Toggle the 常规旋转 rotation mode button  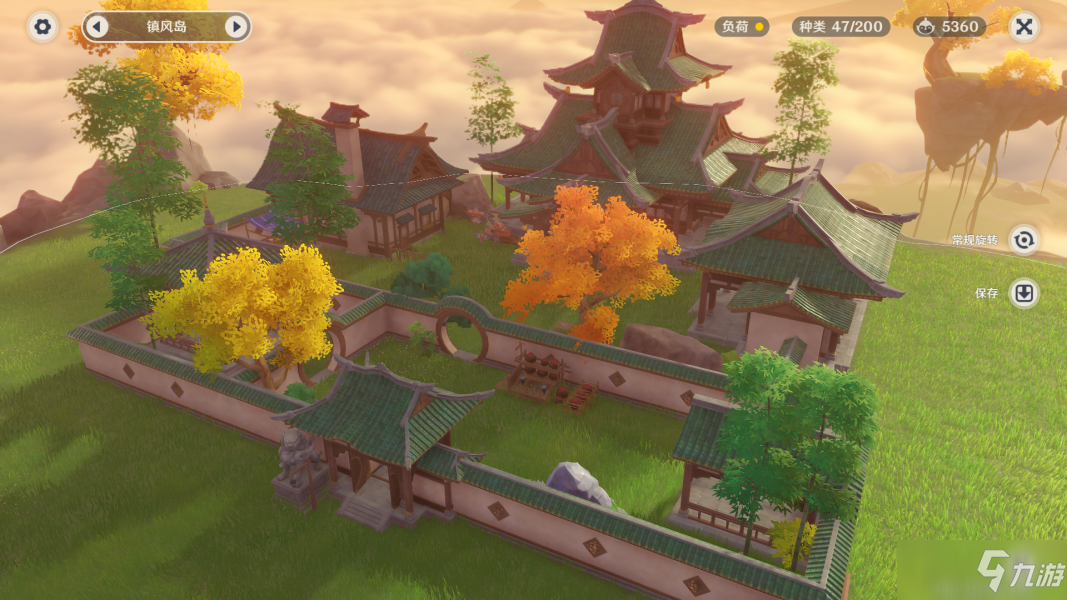point(1023,240)
